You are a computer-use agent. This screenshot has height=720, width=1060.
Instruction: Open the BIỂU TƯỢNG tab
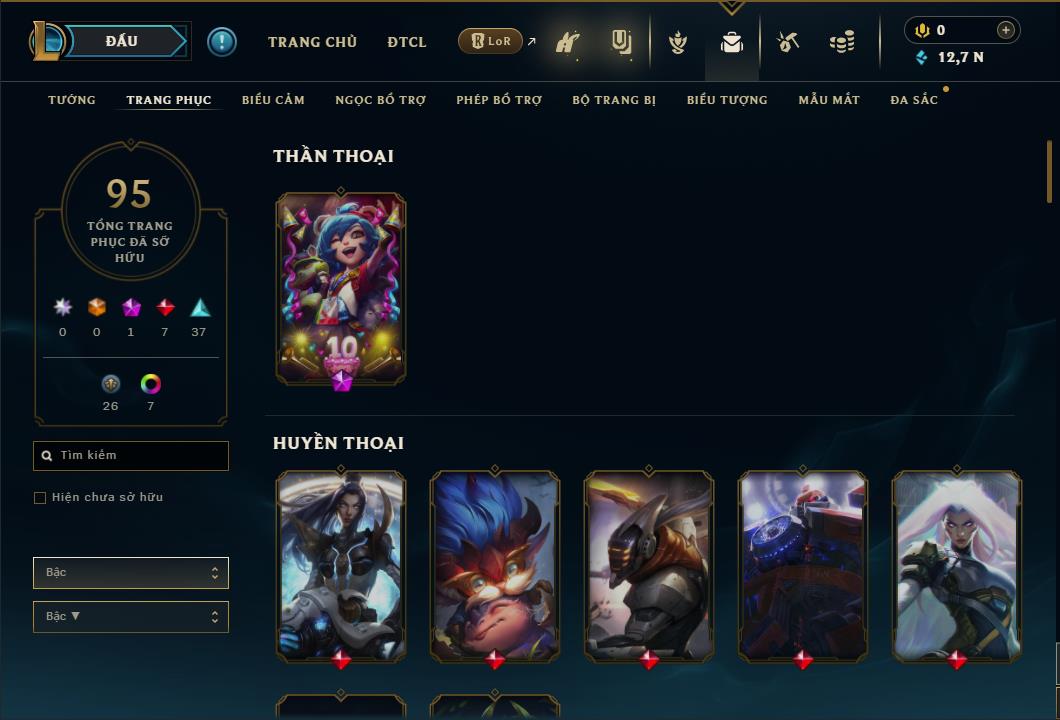tap(727, 100)
